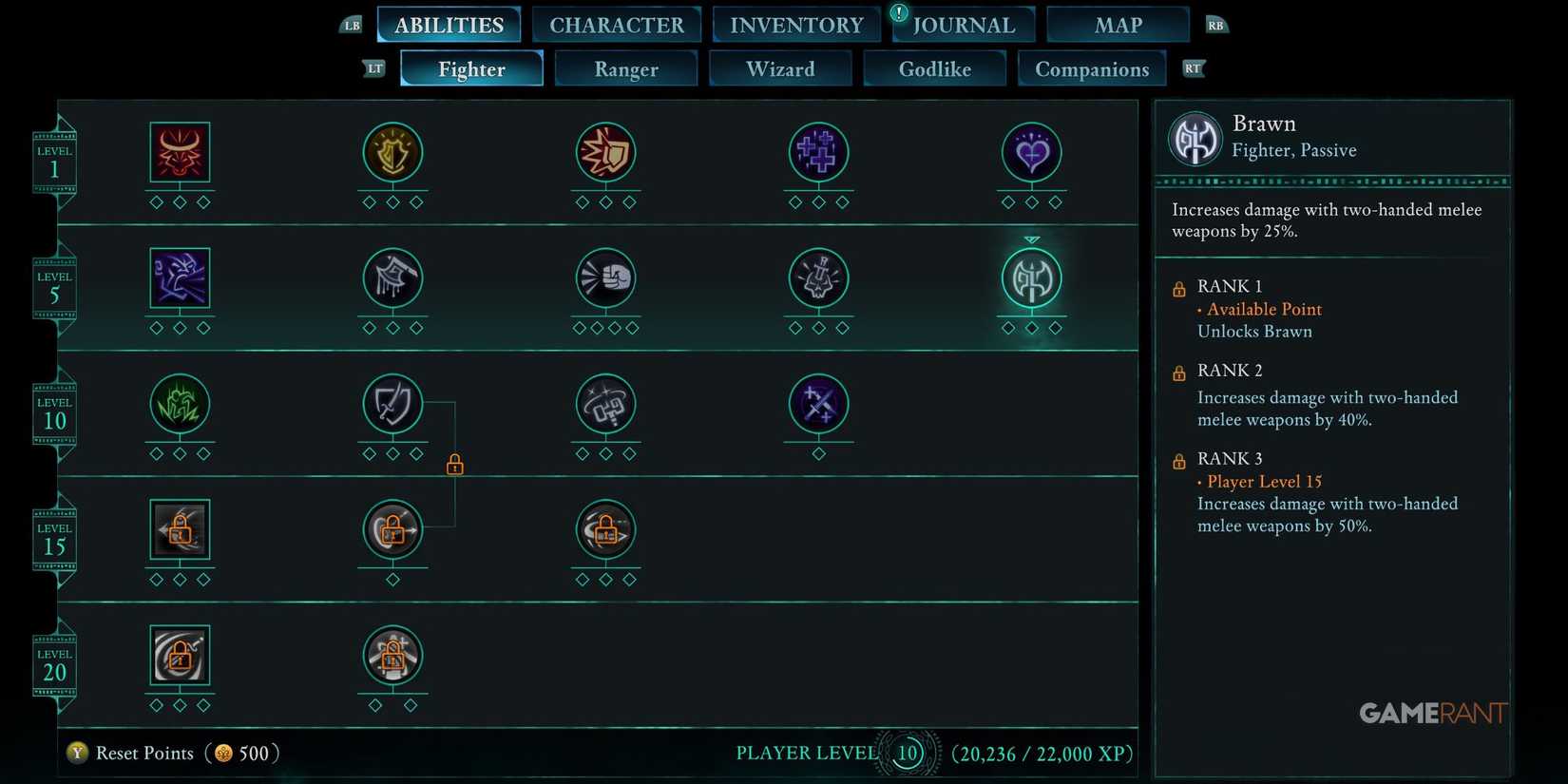Click the rank diamond under the crossed swords ability
1568x784 pixels.
[819, 453]
